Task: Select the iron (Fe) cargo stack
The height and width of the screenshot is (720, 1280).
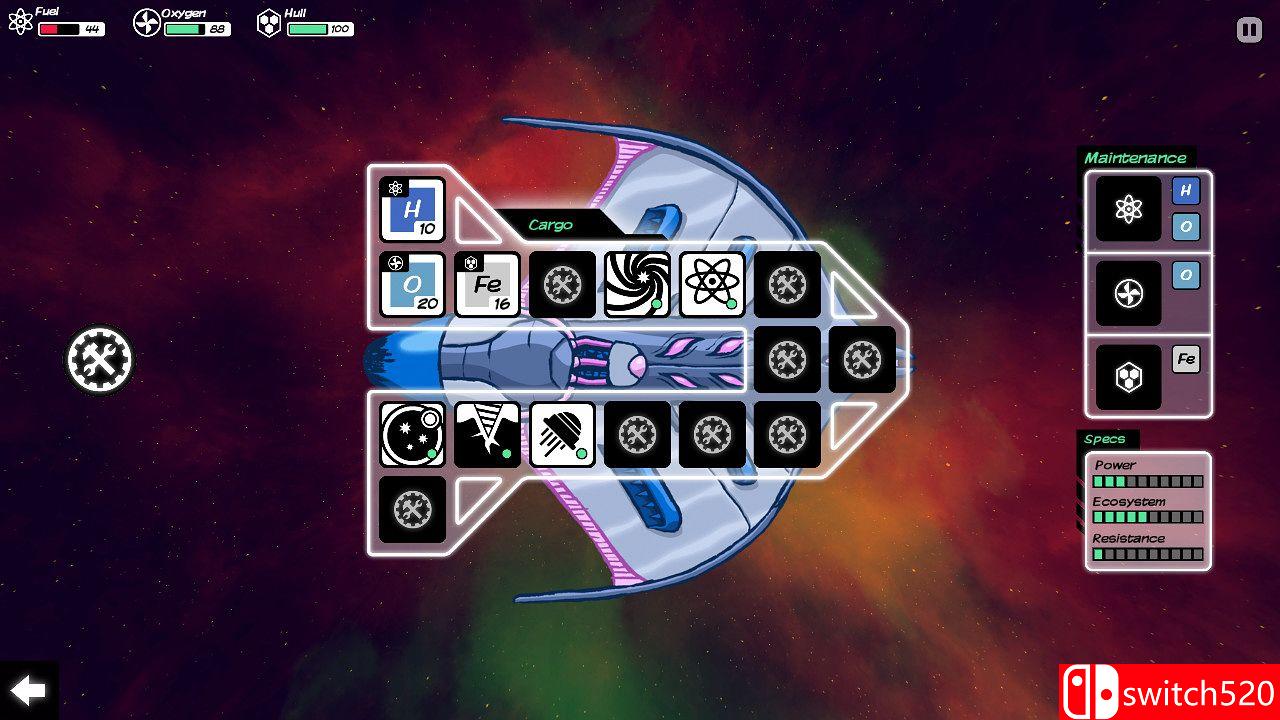Action: (487, 285)
